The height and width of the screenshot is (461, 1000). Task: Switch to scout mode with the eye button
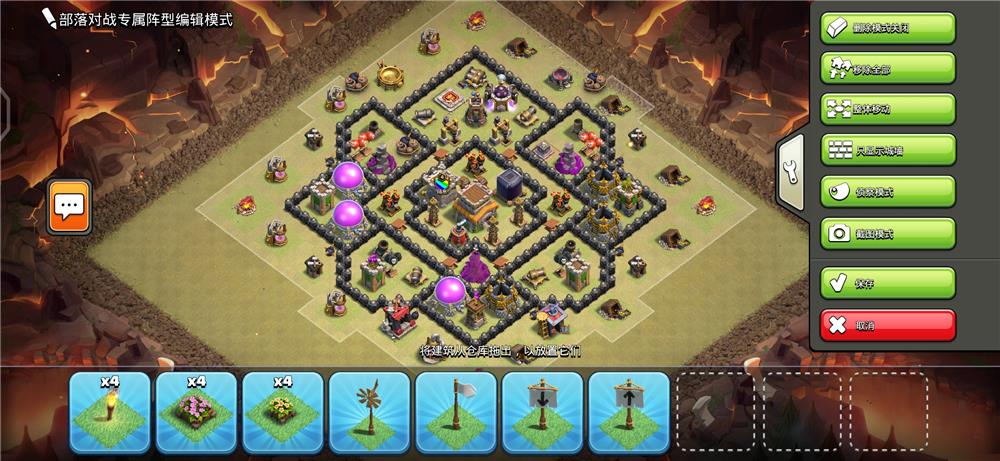coord(887,191)
